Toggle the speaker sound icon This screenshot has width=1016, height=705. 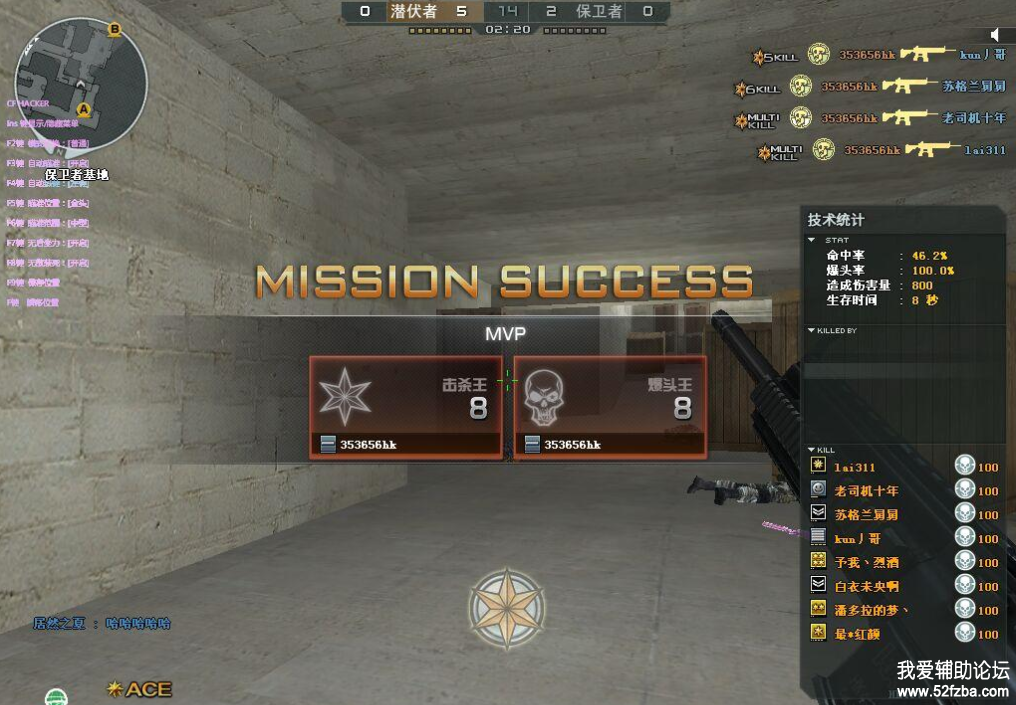click(x=996, y=36)
